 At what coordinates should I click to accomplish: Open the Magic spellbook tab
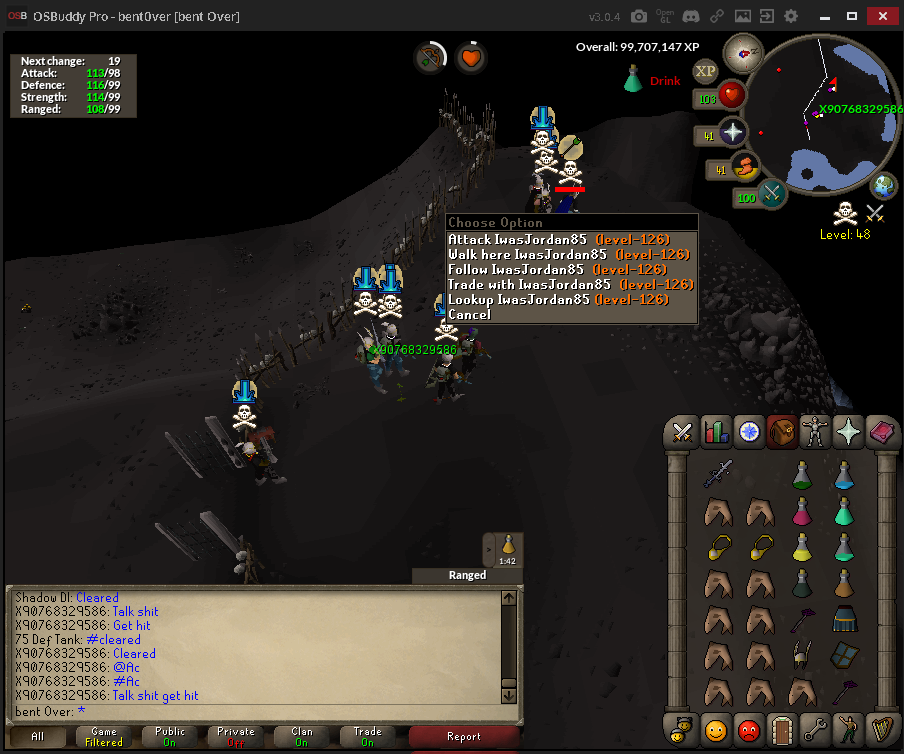[x=882, y=432]
